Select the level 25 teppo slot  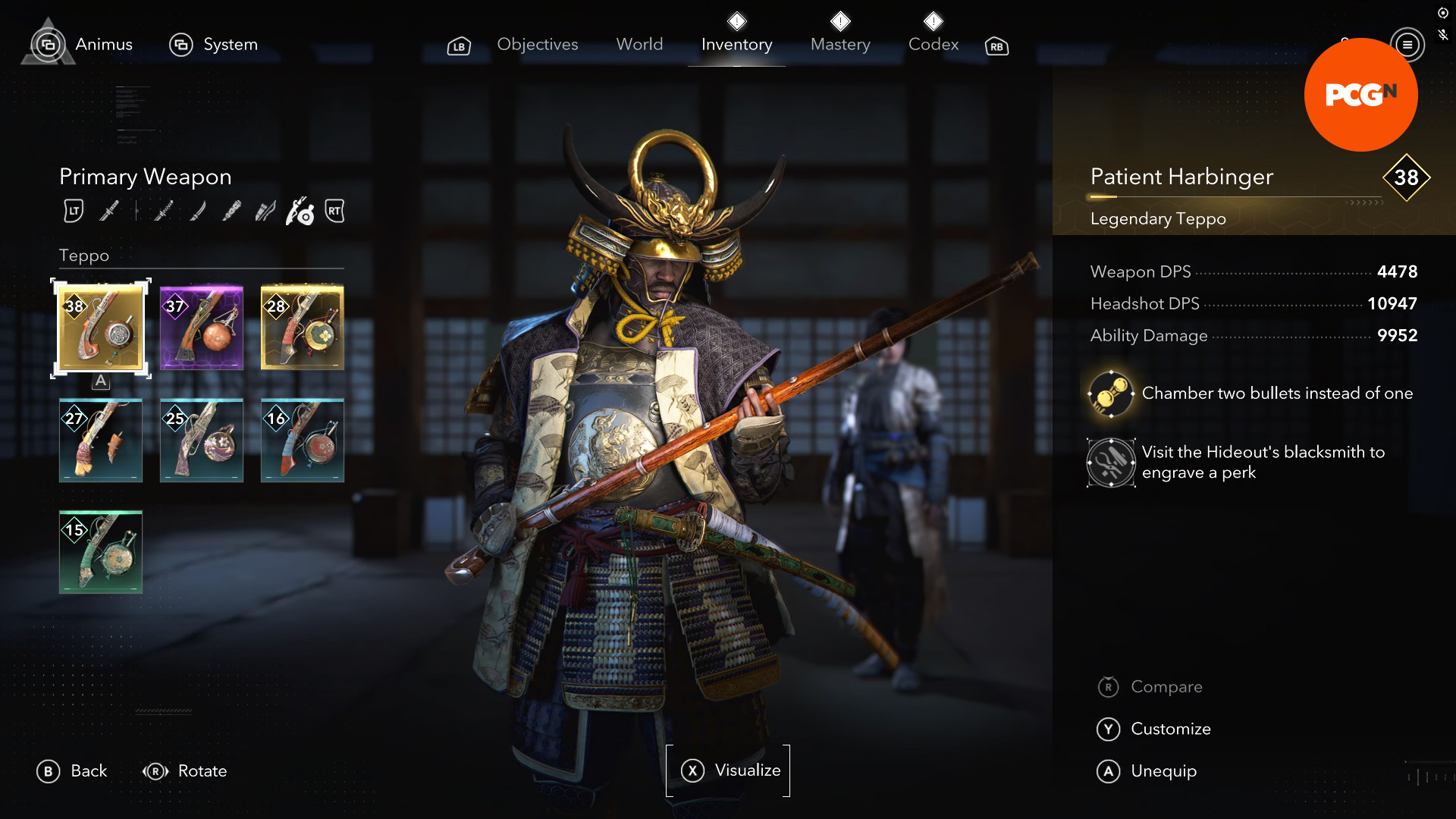coord(202,441)
